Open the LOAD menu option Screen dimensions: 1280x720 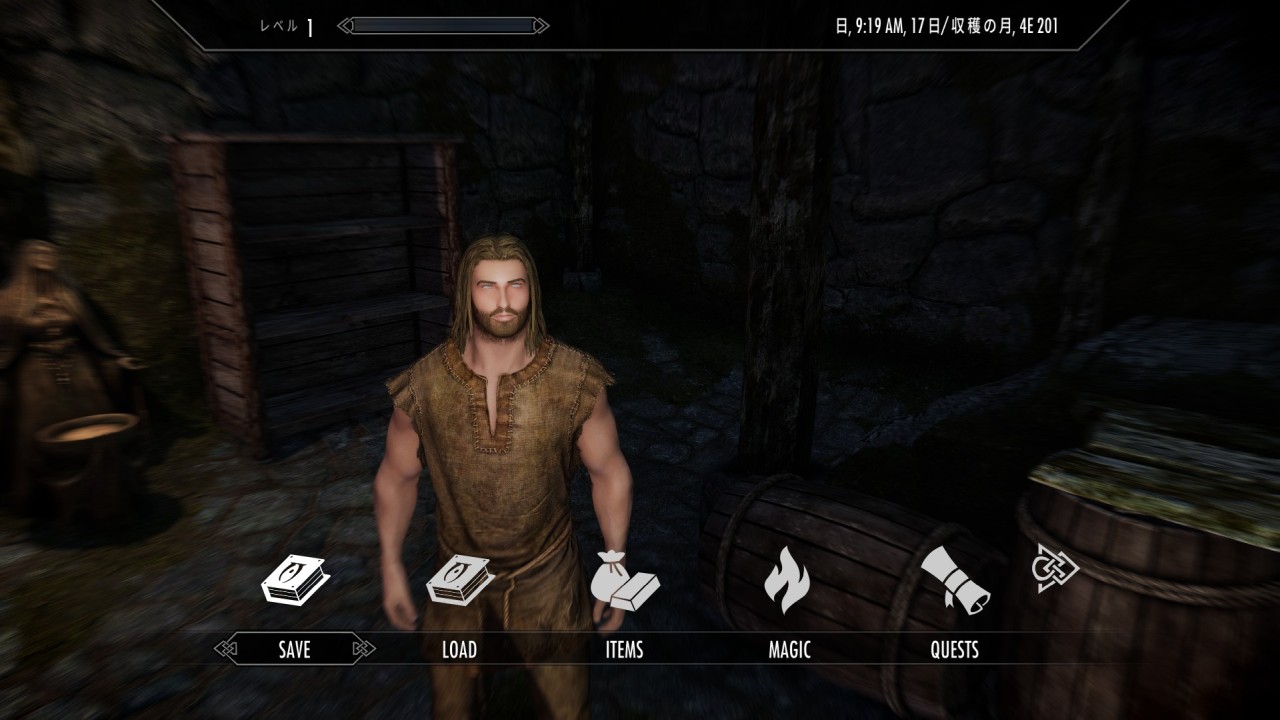pyautogui.click(x=459, y=650)
